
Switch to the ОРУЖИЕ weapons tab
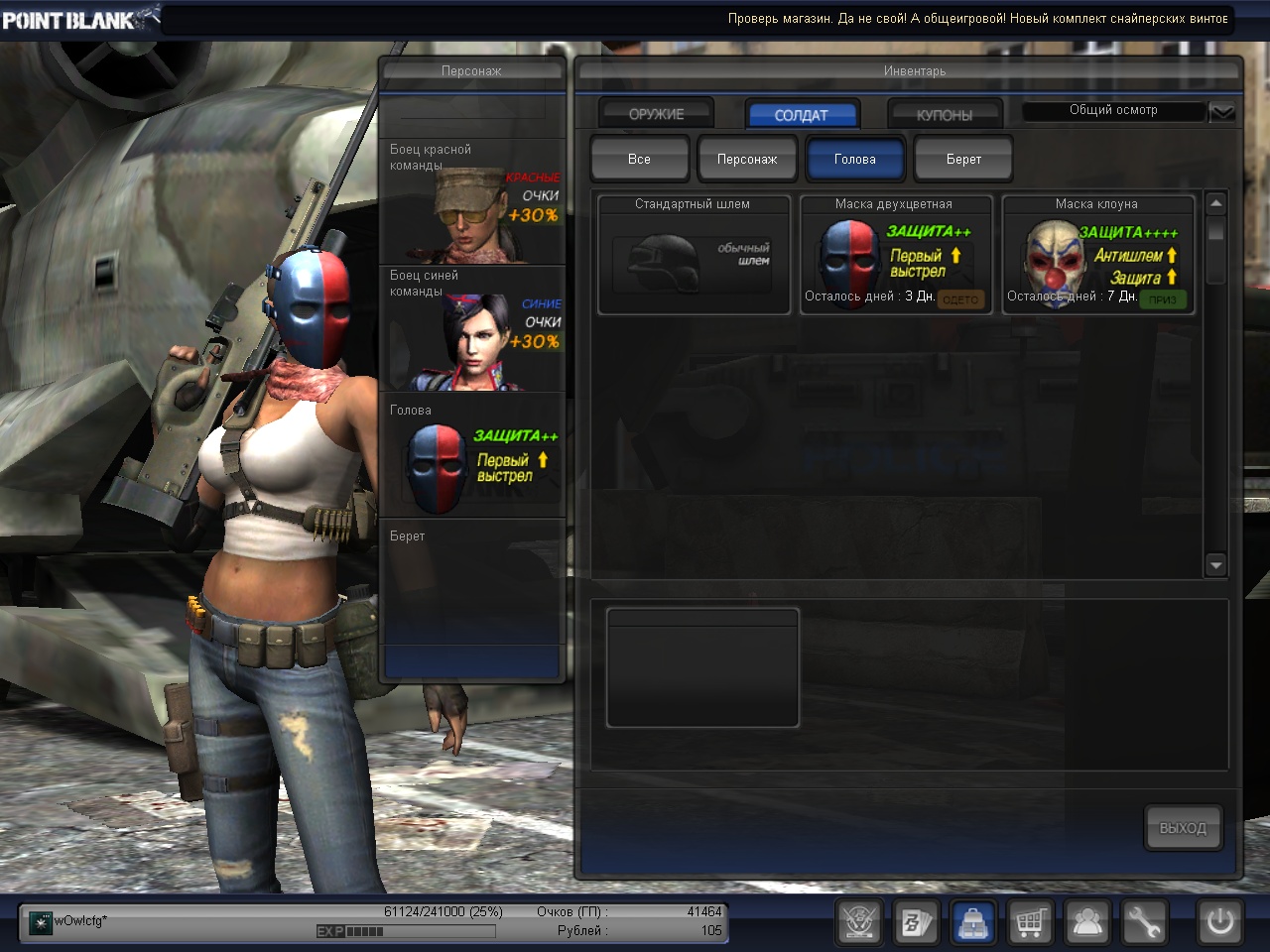tap(656, 114)
